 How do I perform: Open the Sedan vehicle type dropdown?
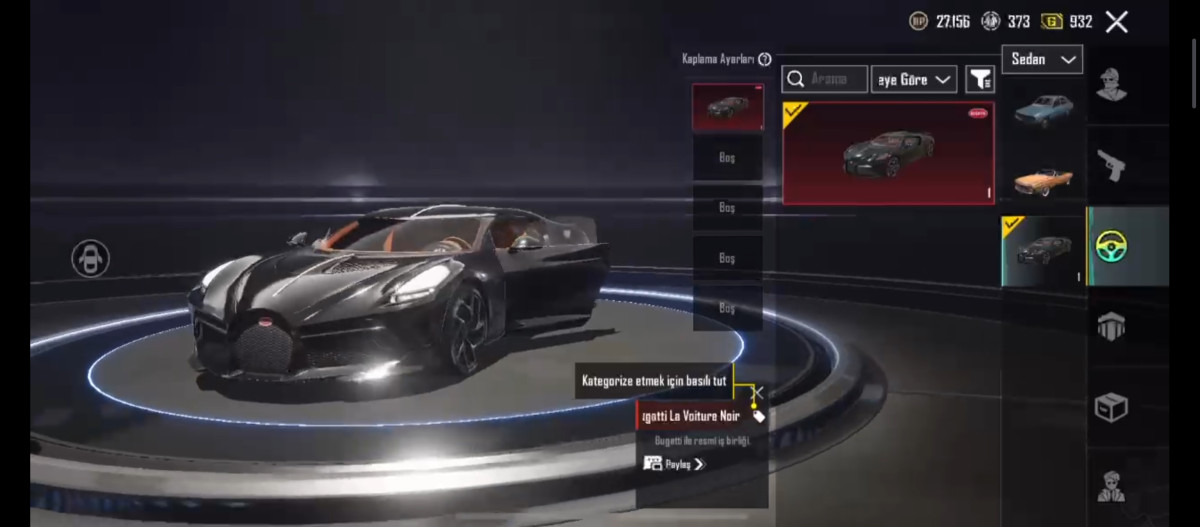coord(1042,60)
